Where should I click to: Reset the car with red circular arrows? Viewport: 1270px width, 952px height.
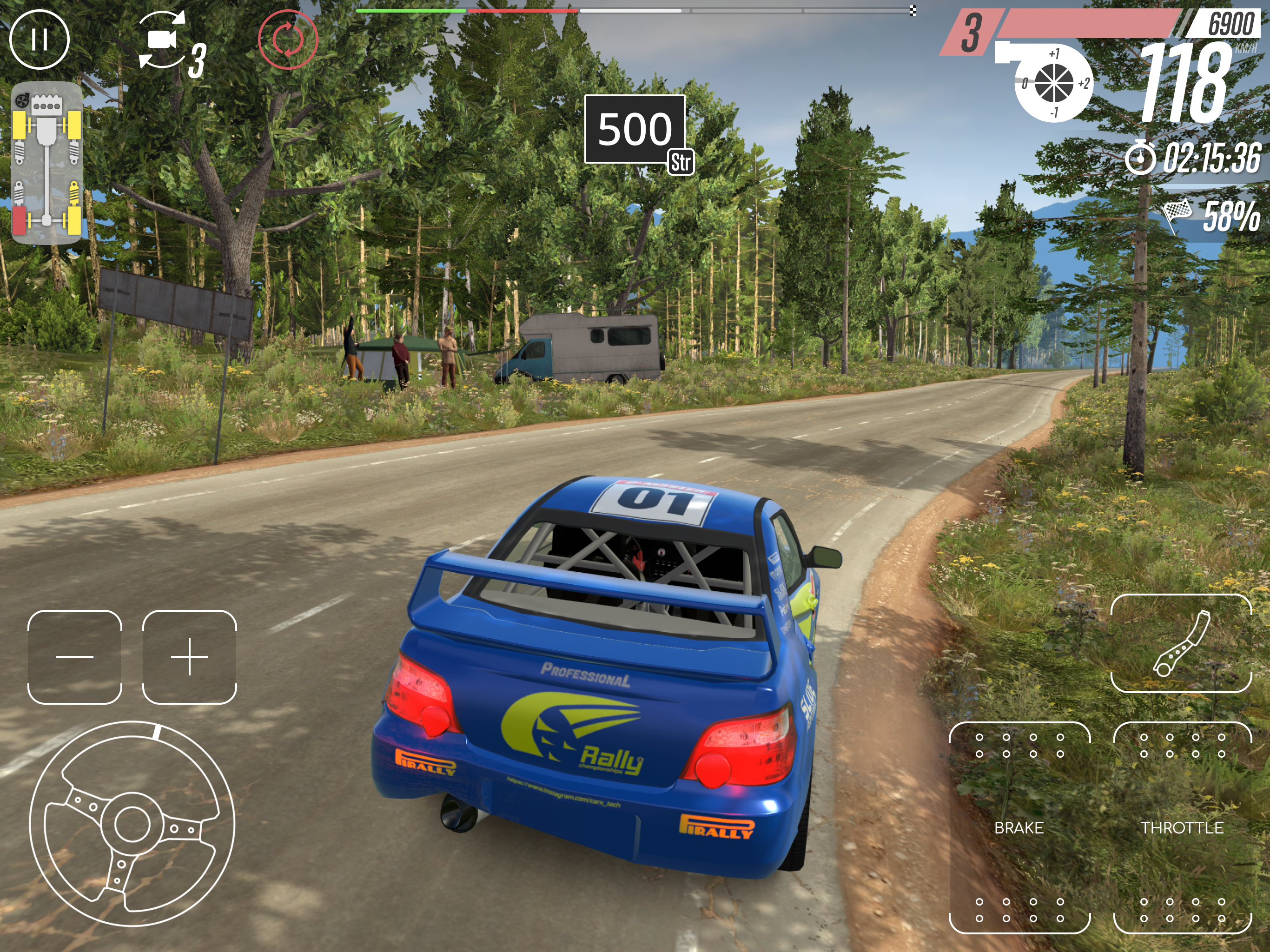288,39
